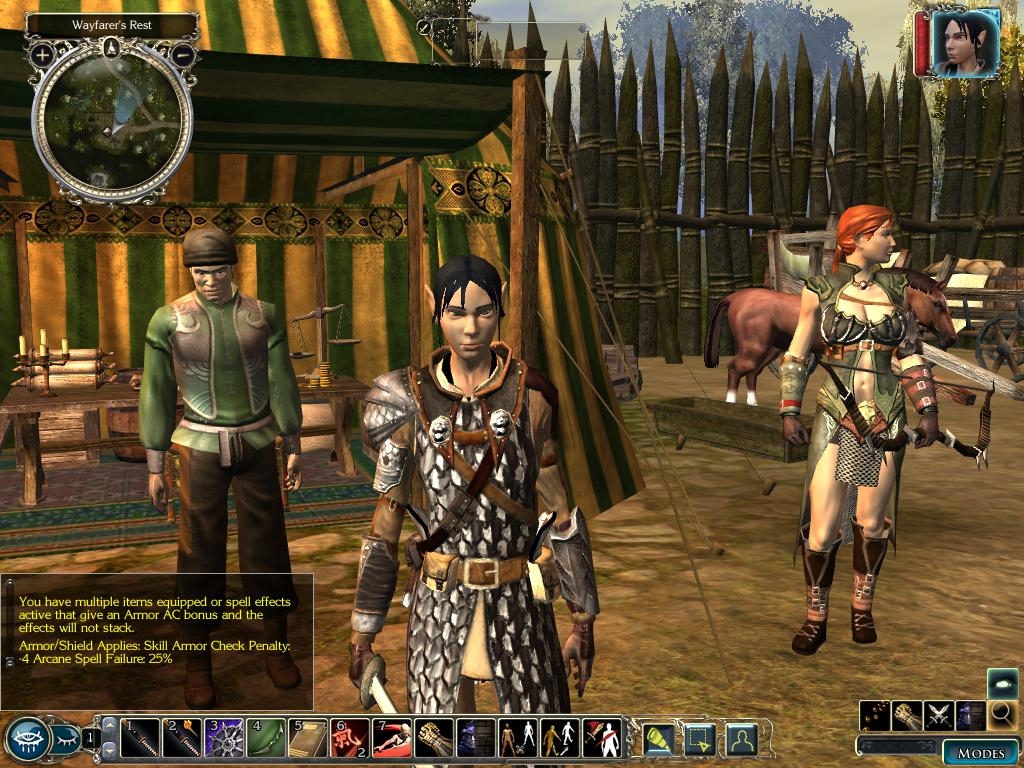
Task: Open the book item in hotbar slot 5
Action: point(308,739)
